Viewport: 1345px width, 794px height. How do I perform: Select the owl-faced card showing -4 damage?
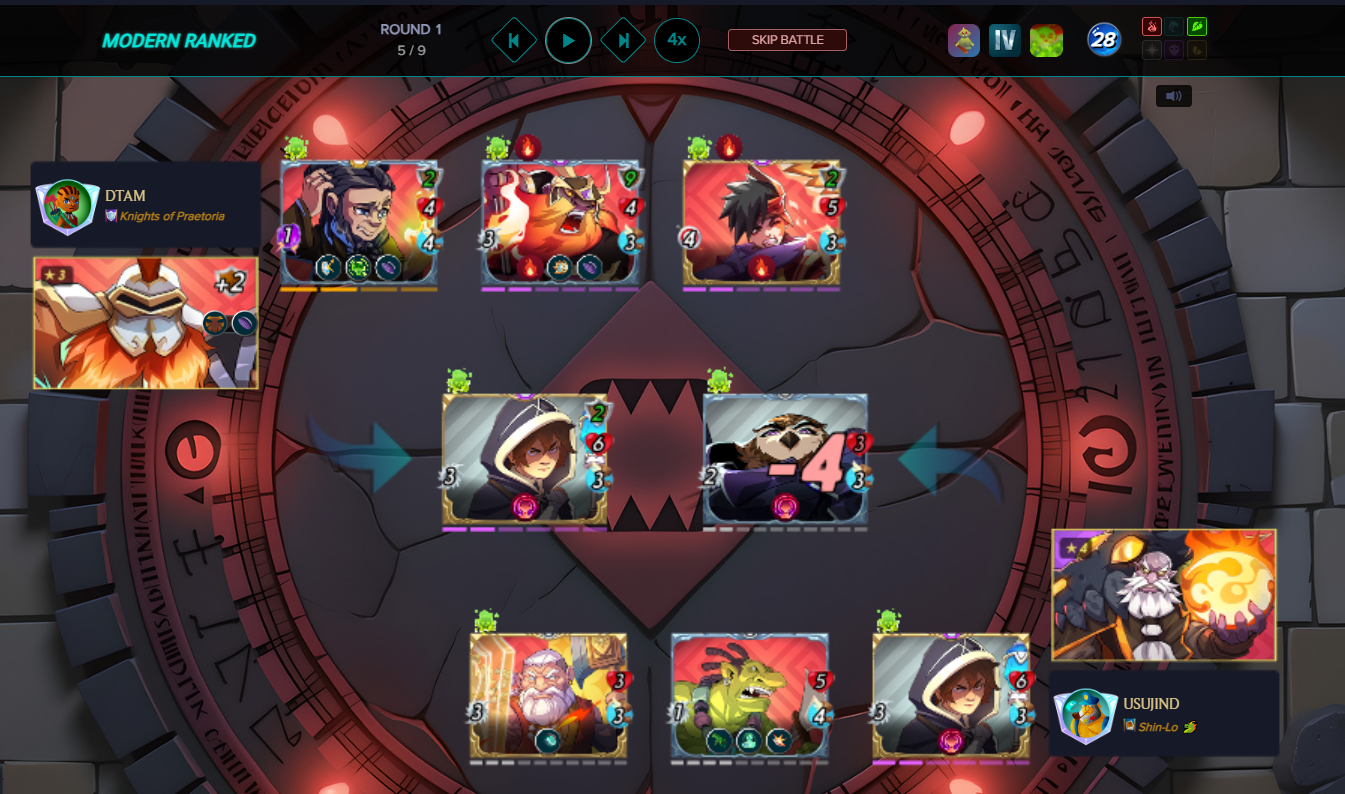(x=785, y=458)
